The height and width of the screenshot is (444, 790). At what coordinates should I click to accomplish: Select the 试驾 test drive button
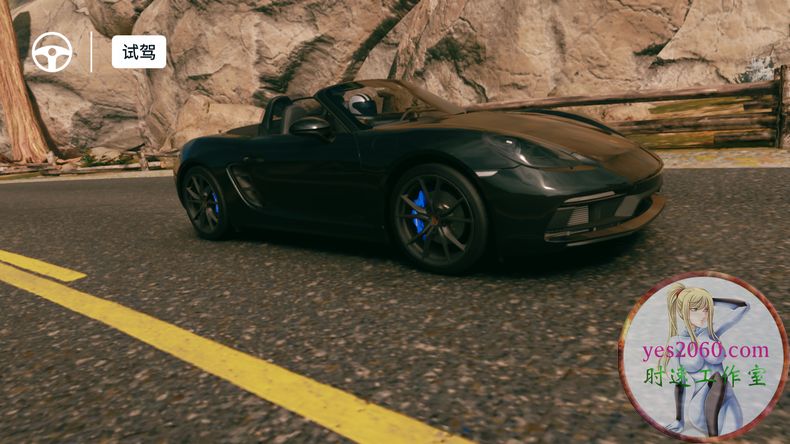point(138,52)
